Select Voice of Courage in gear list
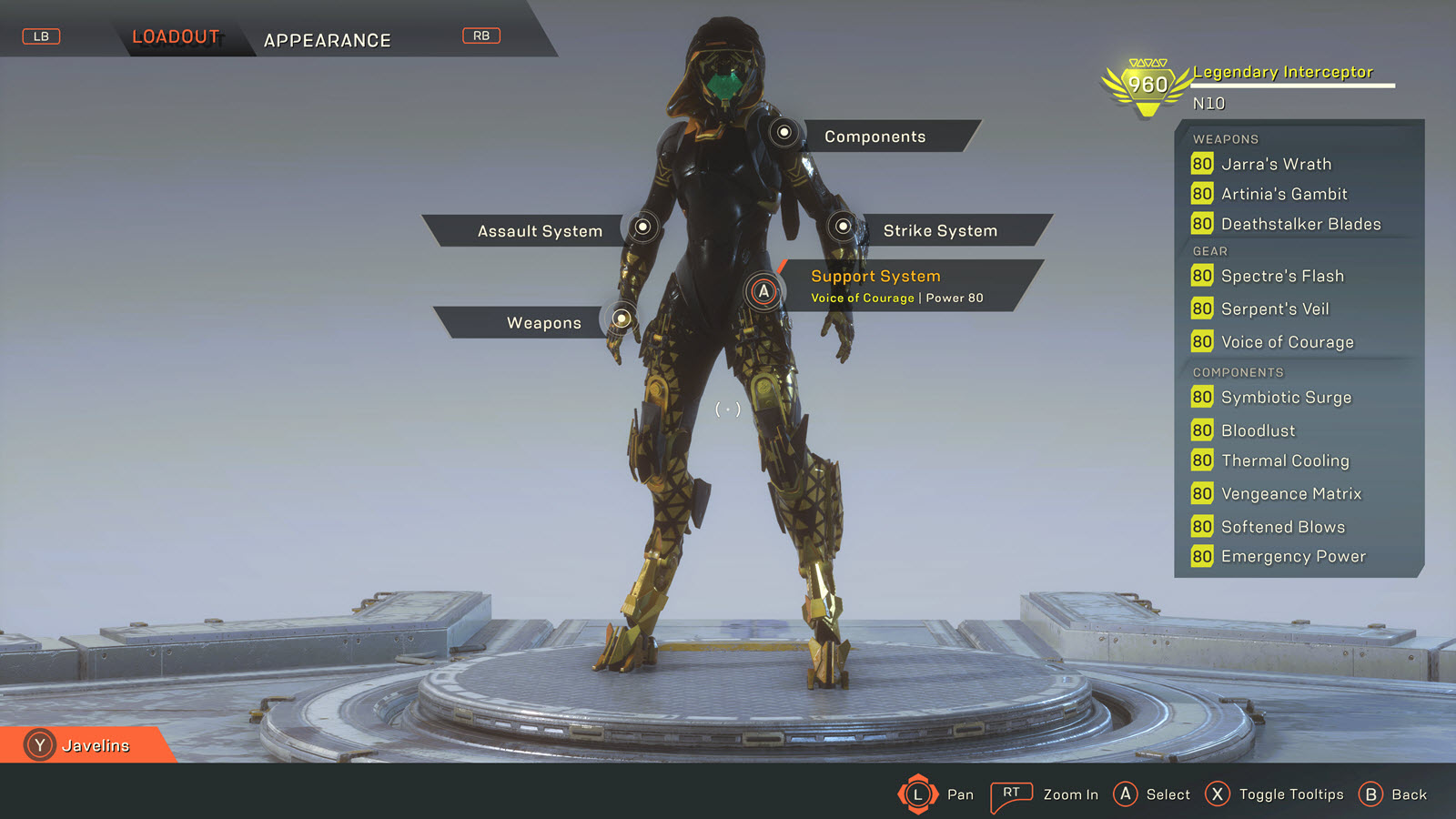This screenshot has height=819, width=1456. (1287, 342)
